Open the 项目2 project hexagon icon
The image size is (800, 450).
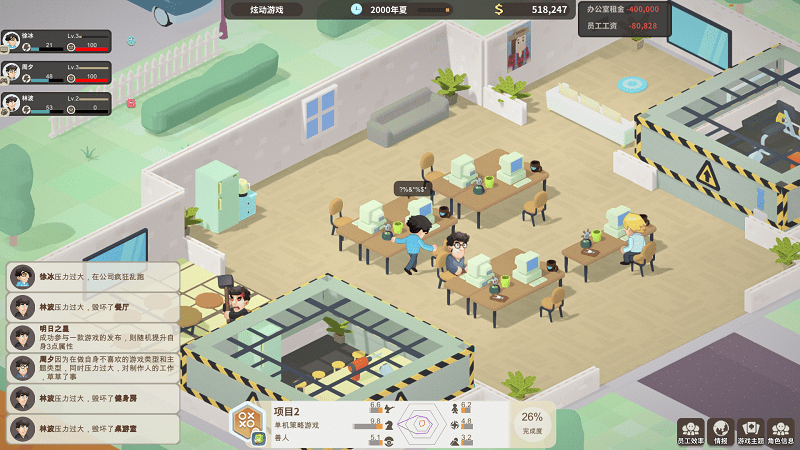click(247, 423)
